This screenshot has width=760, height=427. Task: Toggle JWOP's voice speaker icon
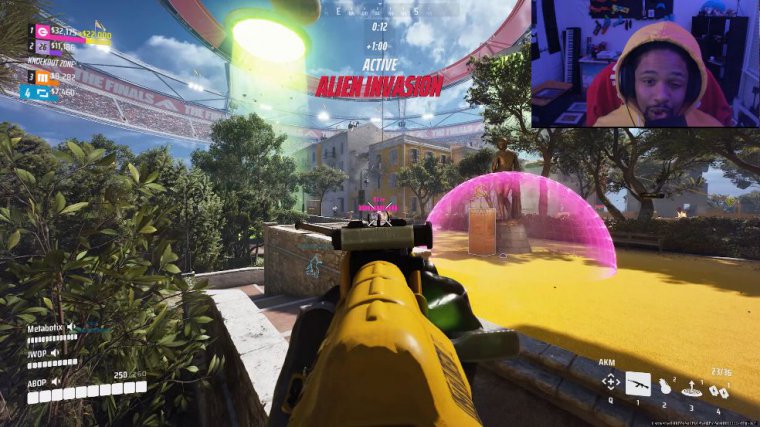point(55,352)
